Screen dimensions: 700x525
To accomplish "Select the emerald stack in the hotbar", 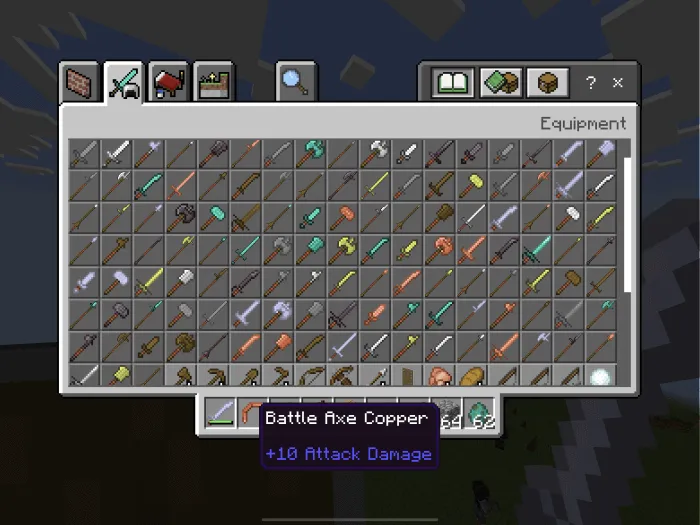I will coord(483,412).
